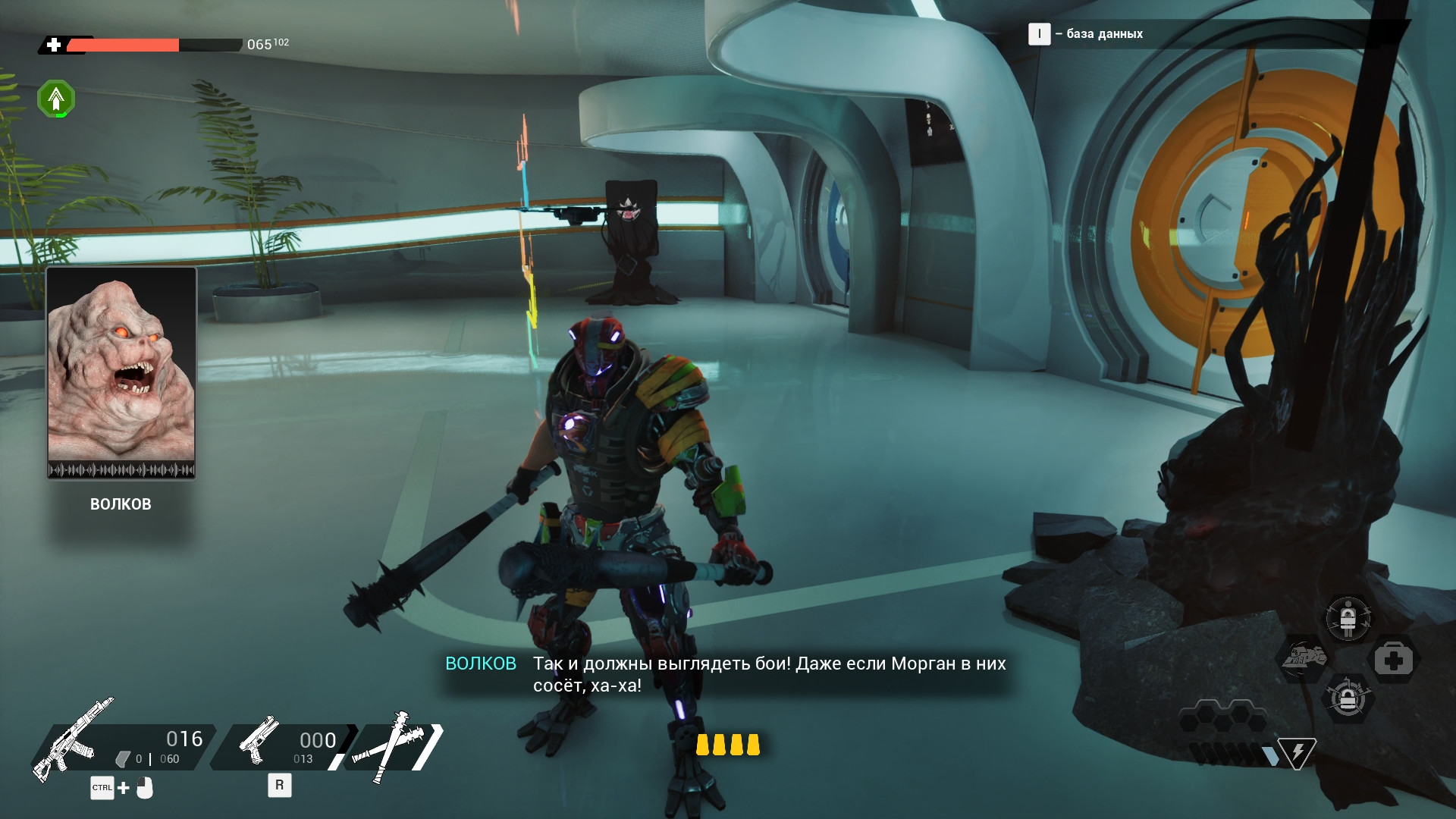Choose the crossed spiked bats melee slot
Image resolution: width=1456 pixels, height=819 pixels.
(395, 745)
